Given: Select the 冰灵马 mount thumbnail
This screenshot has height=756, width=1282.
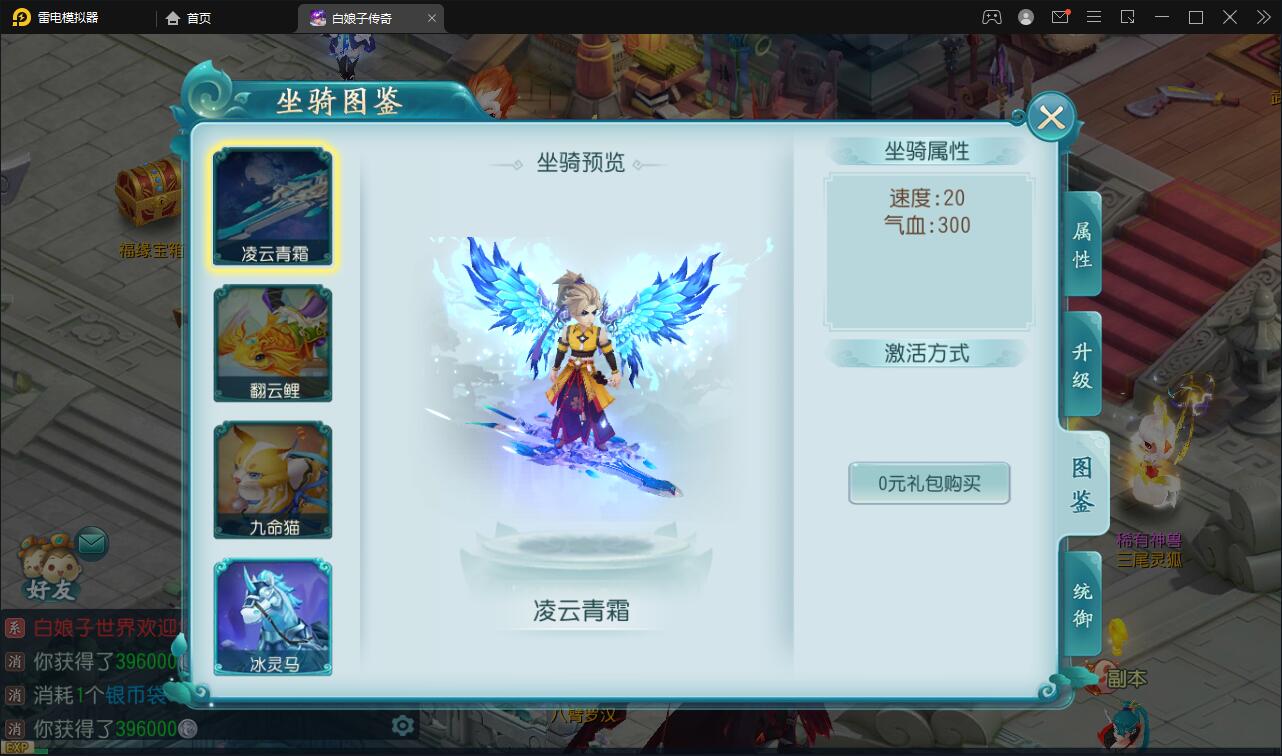Looking at the screenshot, I should (x=272, y=617).
